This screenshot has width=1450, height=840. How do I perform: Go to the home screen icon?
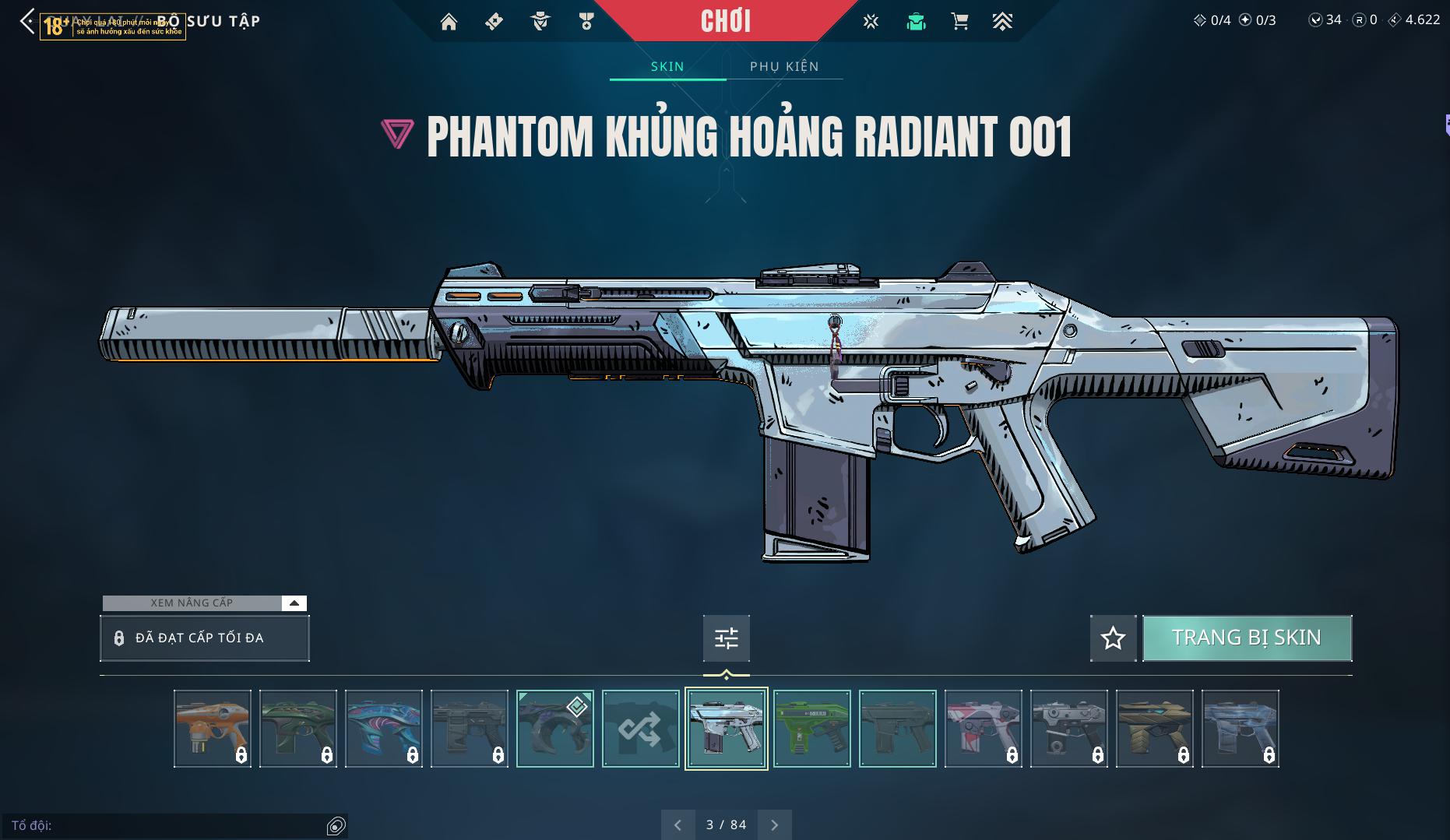pyautogui.click(x=449, y=22)
